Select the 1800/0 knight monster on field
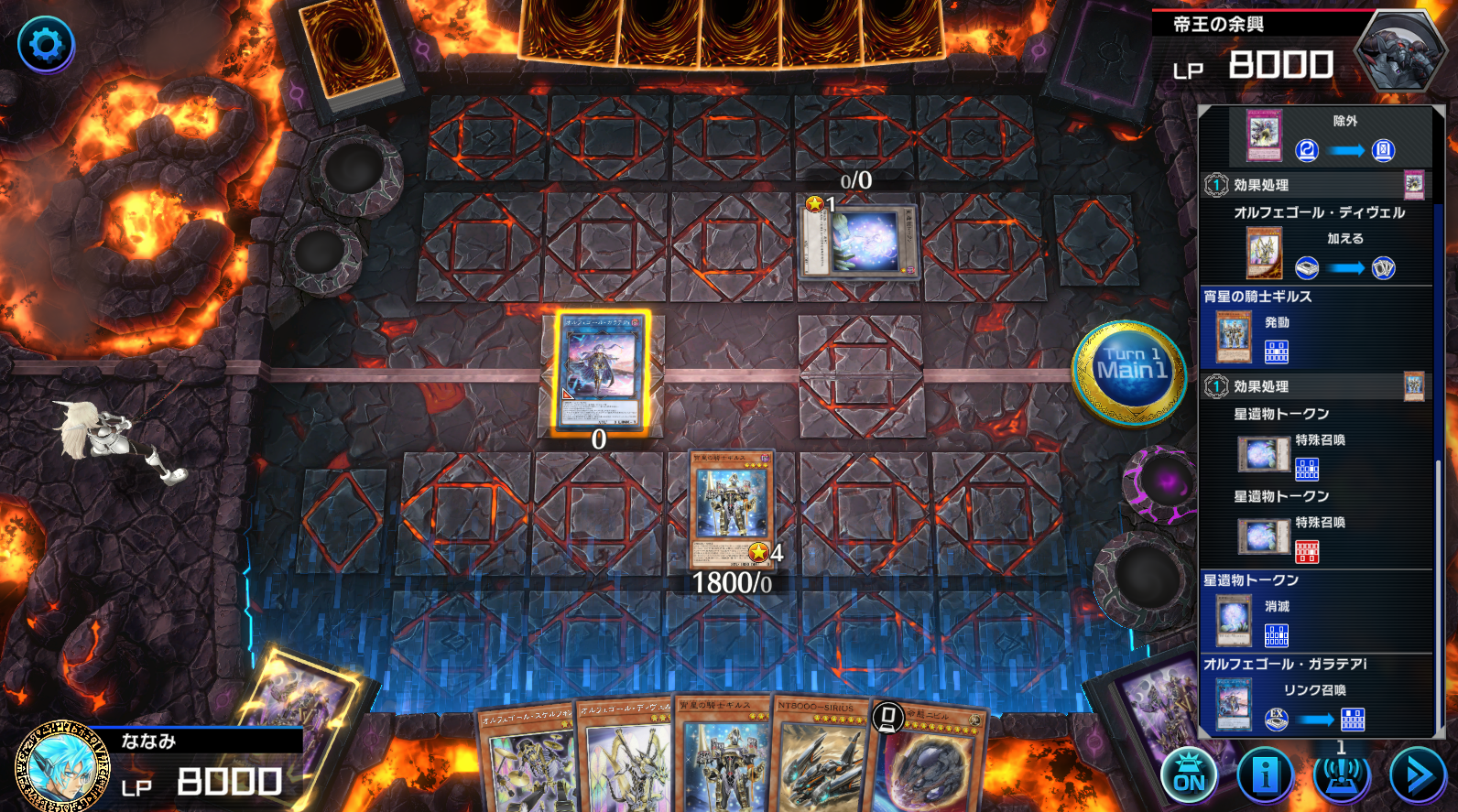The width and height of the screenshot is (1458, 812). tap(731, 510)
